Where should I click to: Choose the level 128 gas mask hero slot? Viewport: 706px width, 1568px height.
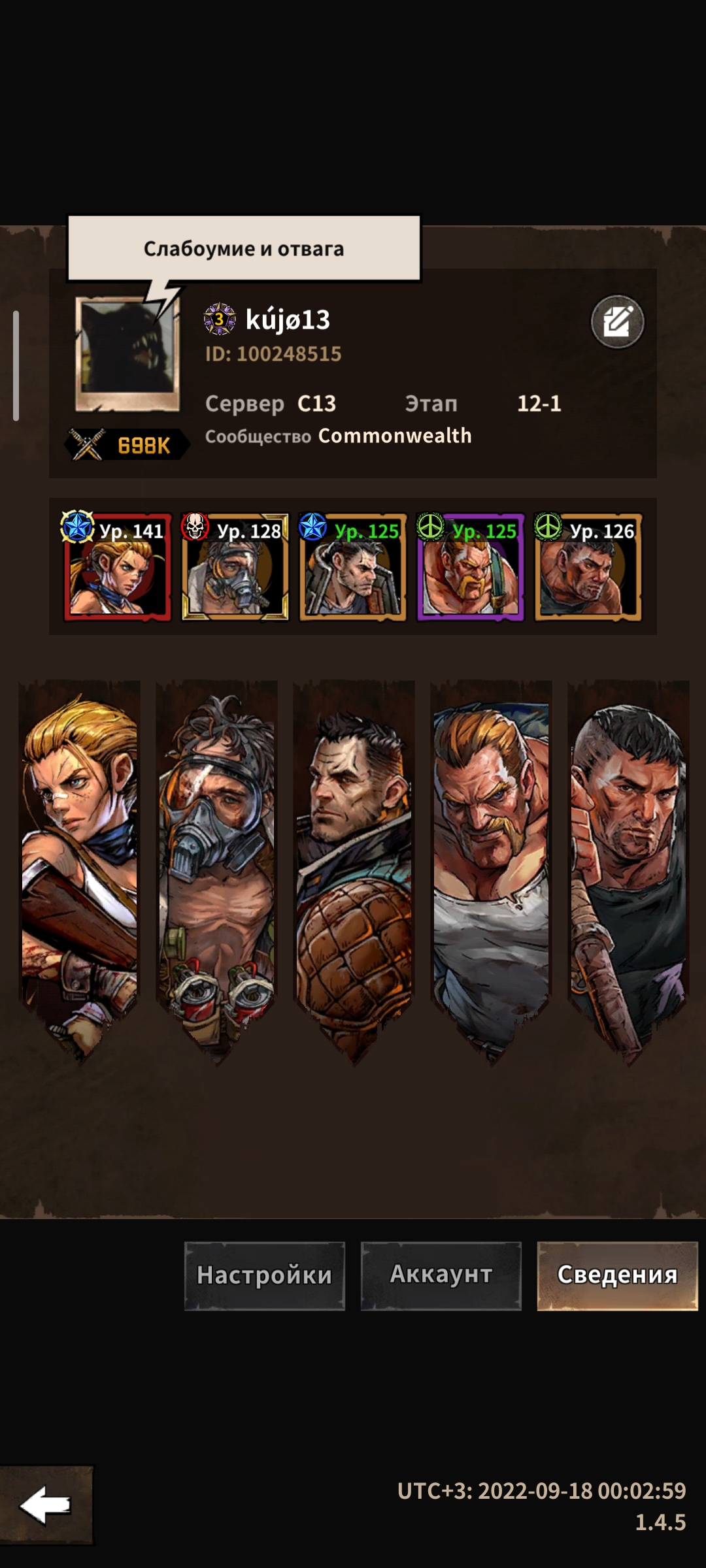[x=235, y=567]
